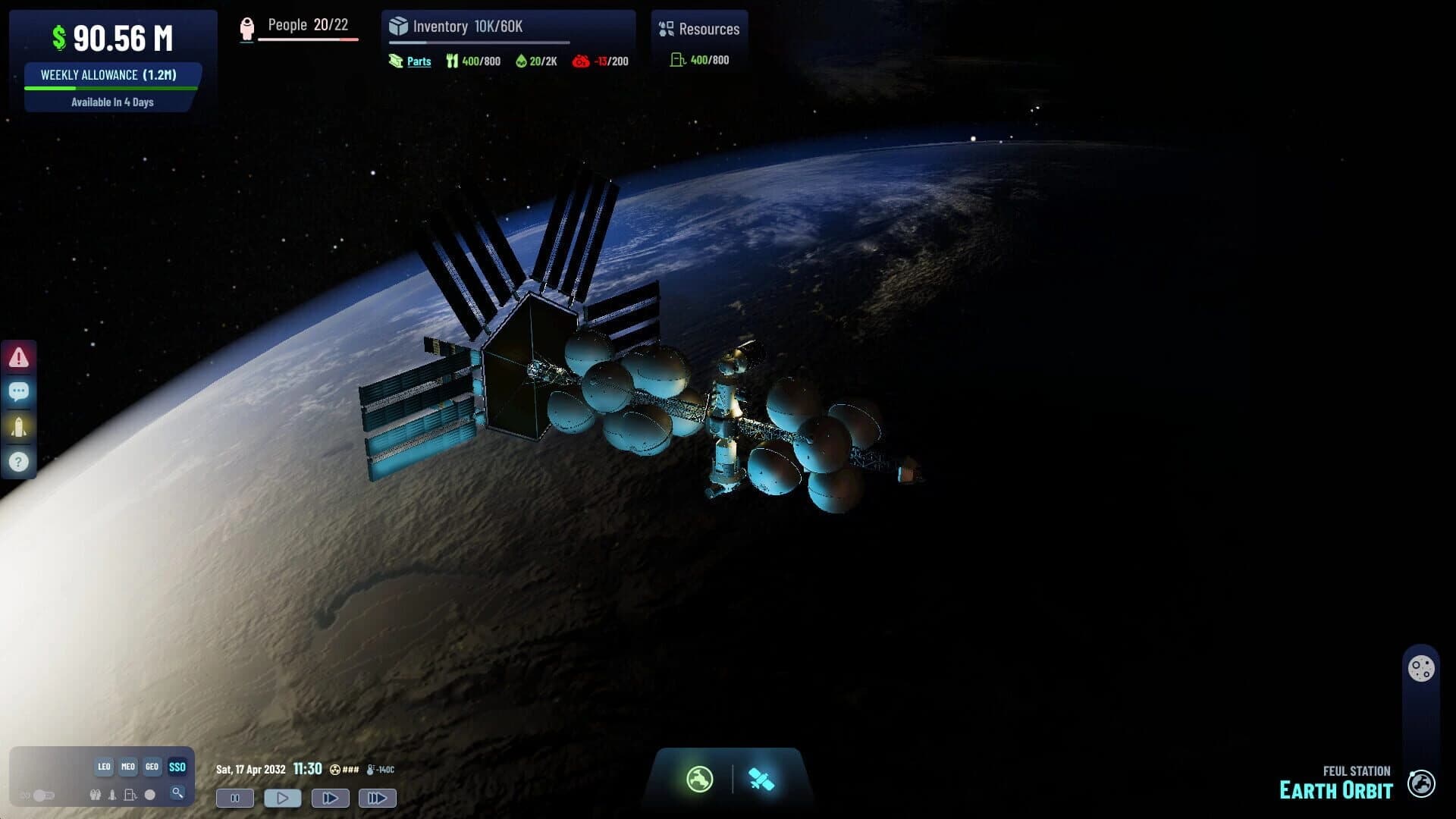Open the messages icon in the left sidebar
Viewport: 1456px width, 819px height.
18,391
